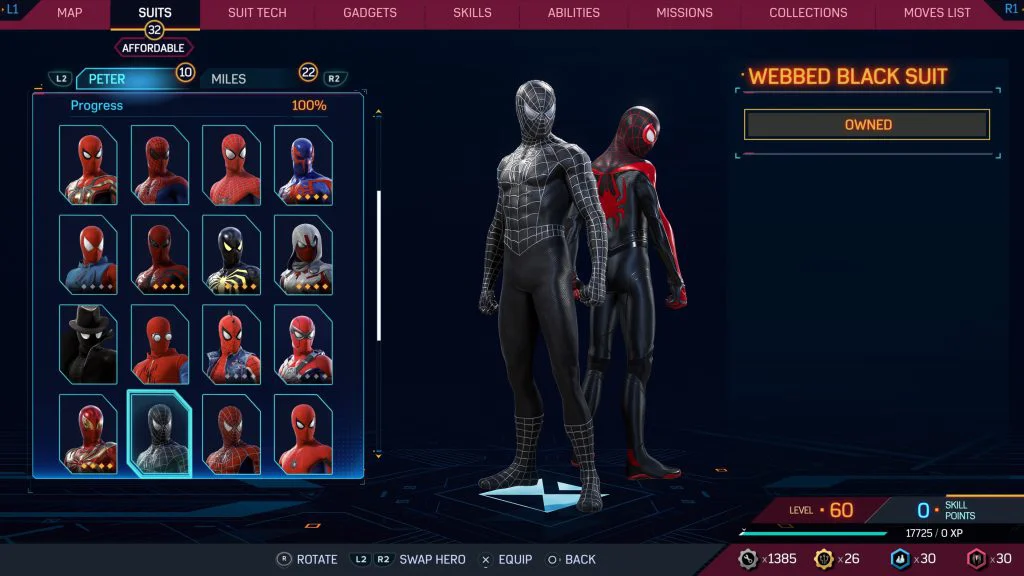Image resolution: width=1024 pixels, height=576 pixels.
Task: Select the Peter hero tab
Action: pos(107,79)
